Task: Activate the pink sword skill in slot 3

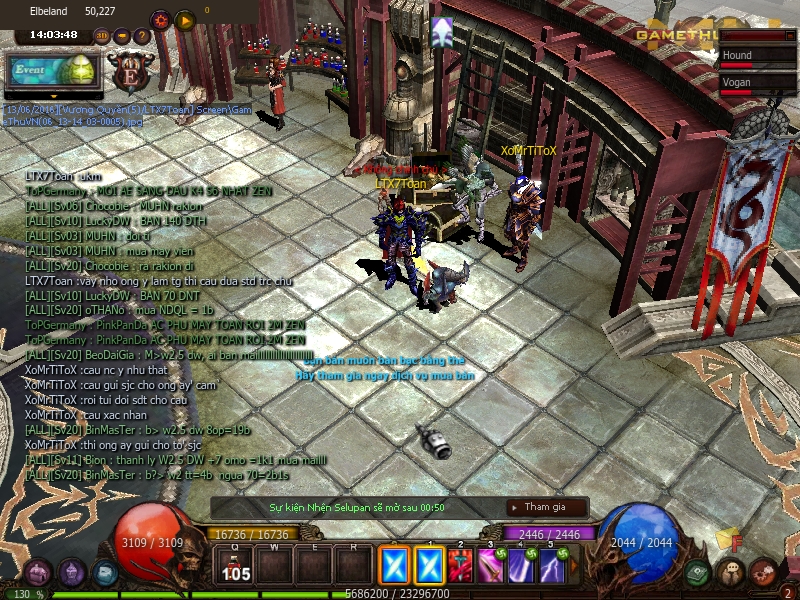Action: (x=490, y=567)
